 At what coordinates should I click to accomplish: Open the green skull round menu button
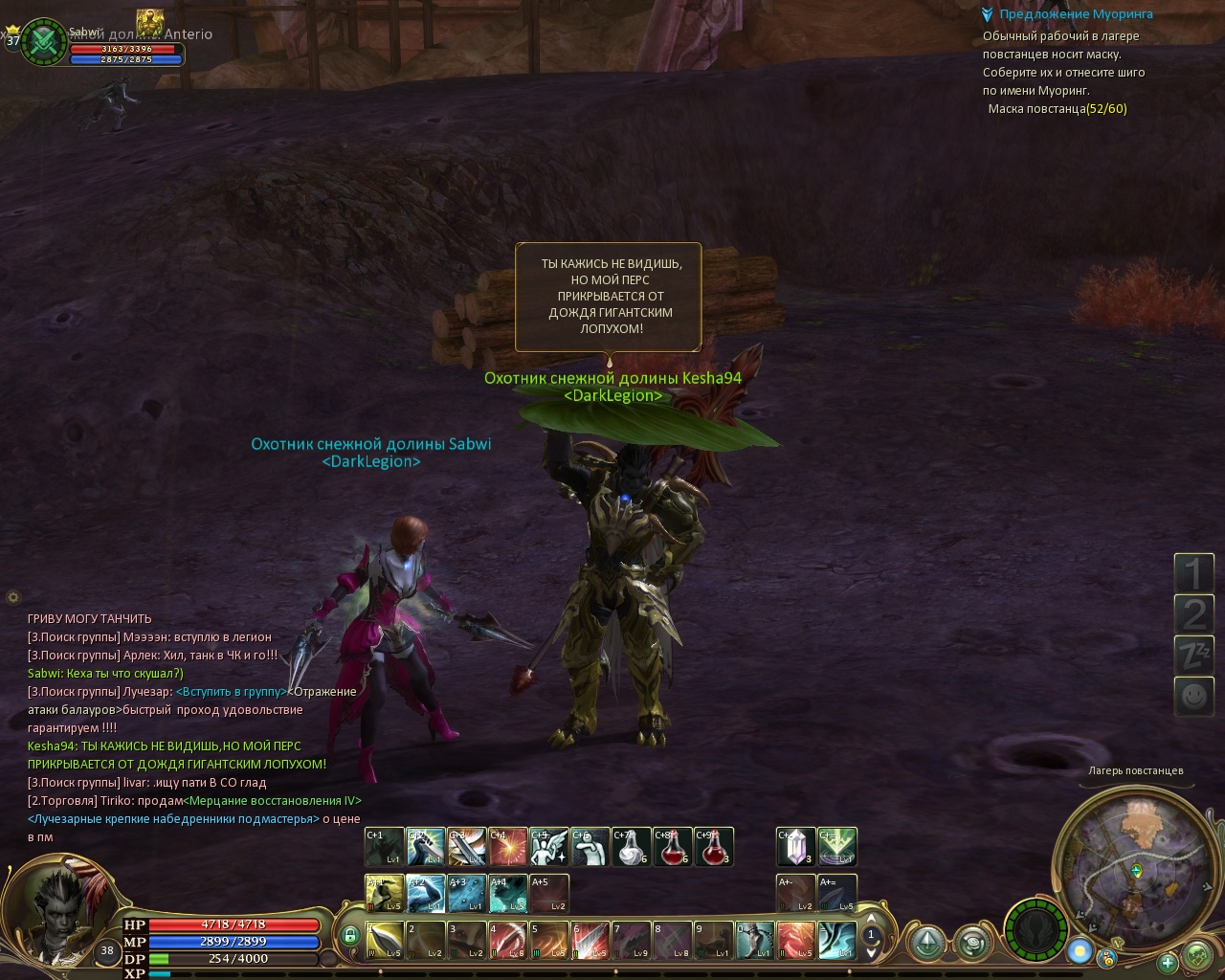pos(1197,955)
